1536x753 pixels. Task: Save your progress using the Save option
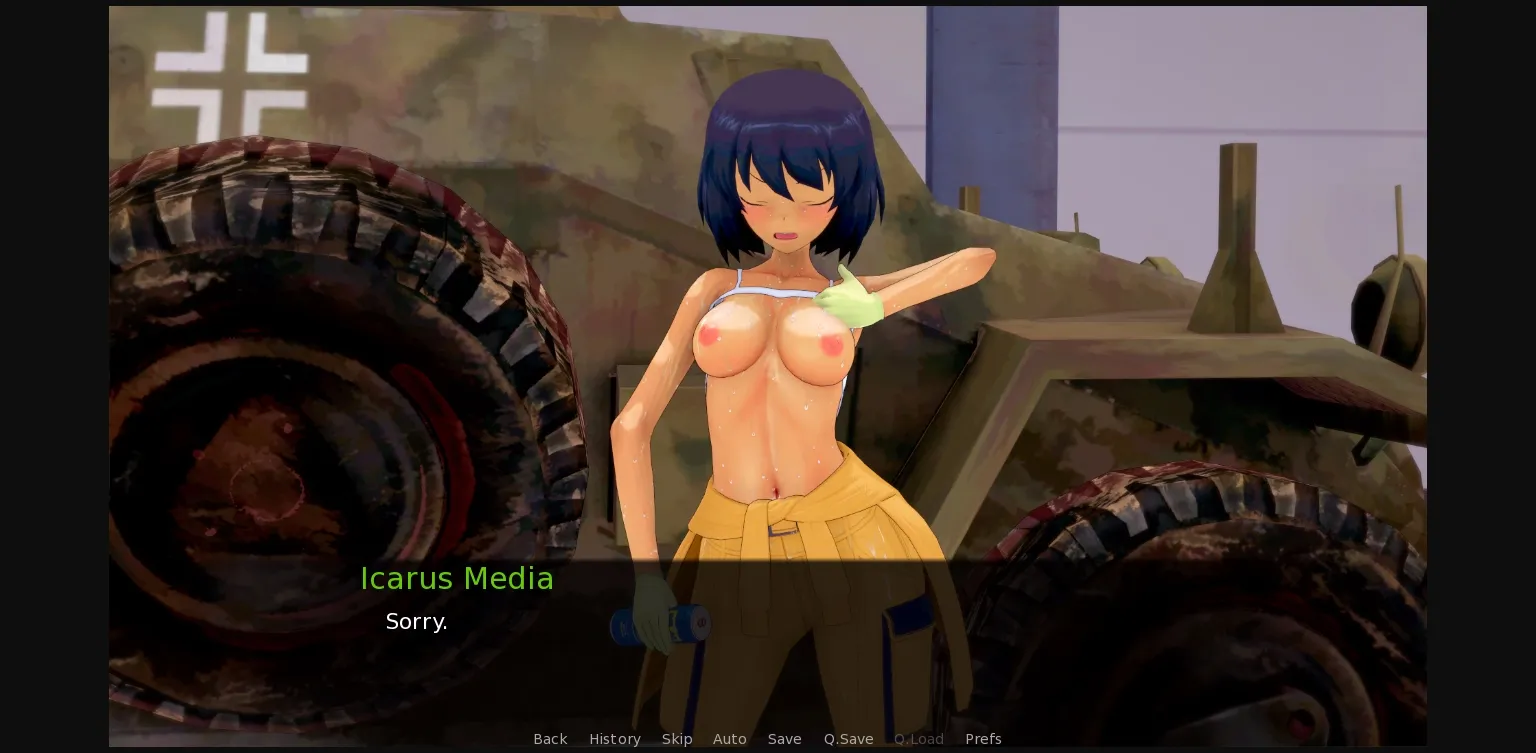(x=784, y=739)
